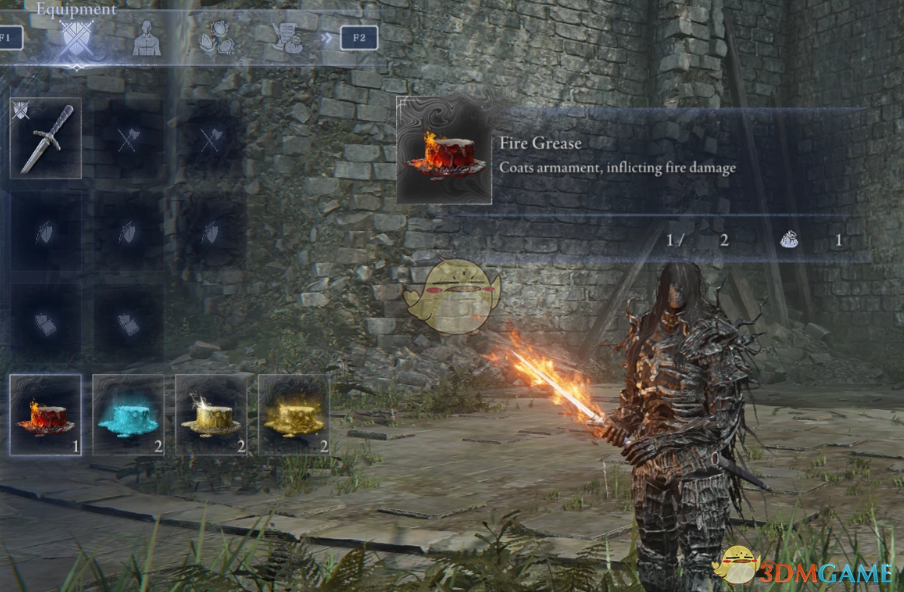Switch to the scroll and pouch tab

(288, 38)
